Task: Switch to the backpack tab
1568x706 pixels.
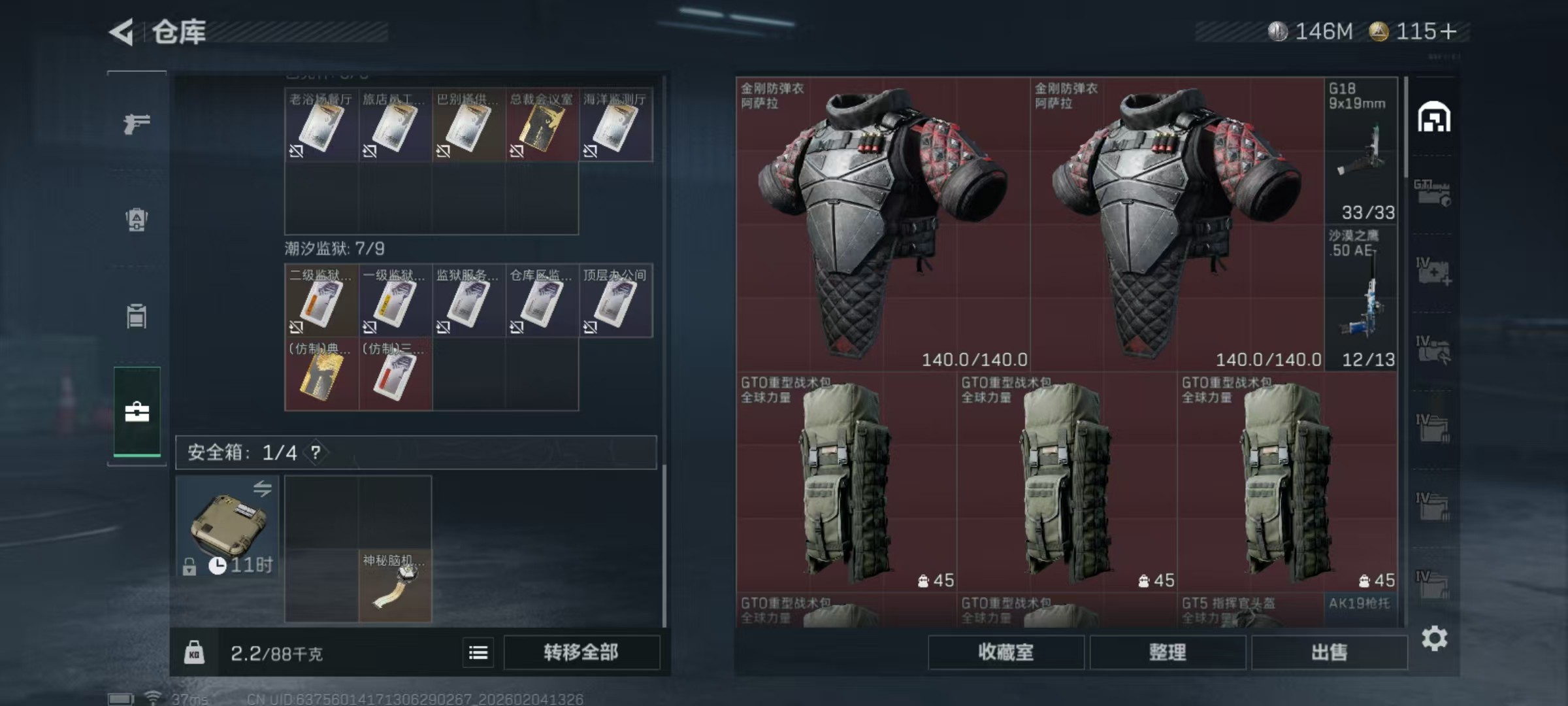Action: coord(137,220)
